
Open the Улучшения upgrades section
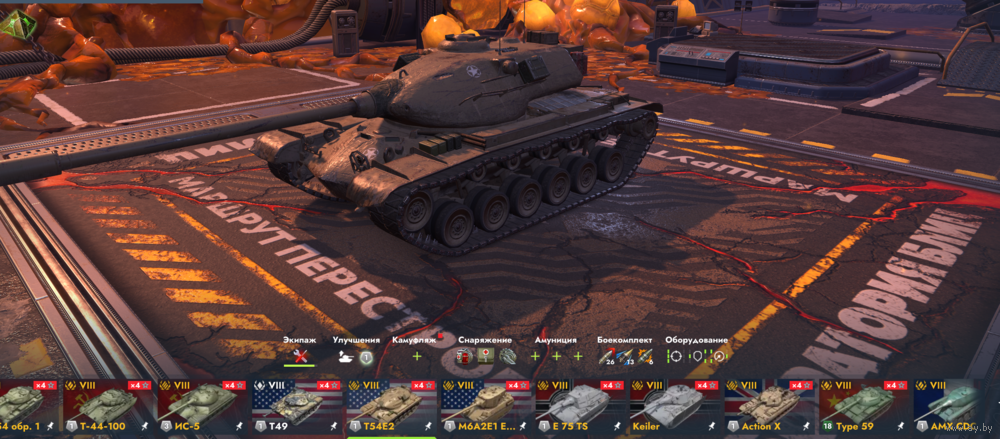(355, 355)
